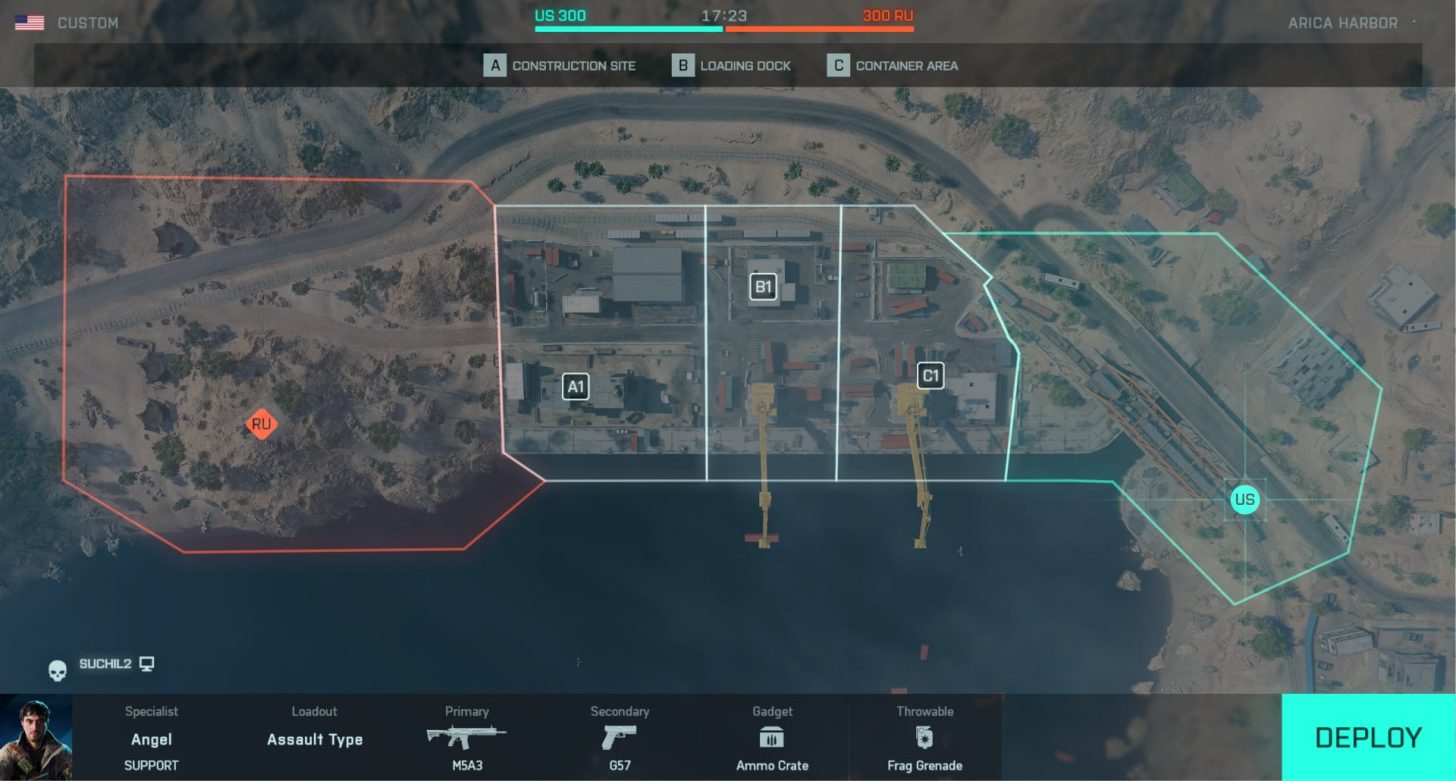Change the M5A3 primary weapon
Image resolution: width=1456 pixels, height=781 pixels.
[x=467, y=739]
